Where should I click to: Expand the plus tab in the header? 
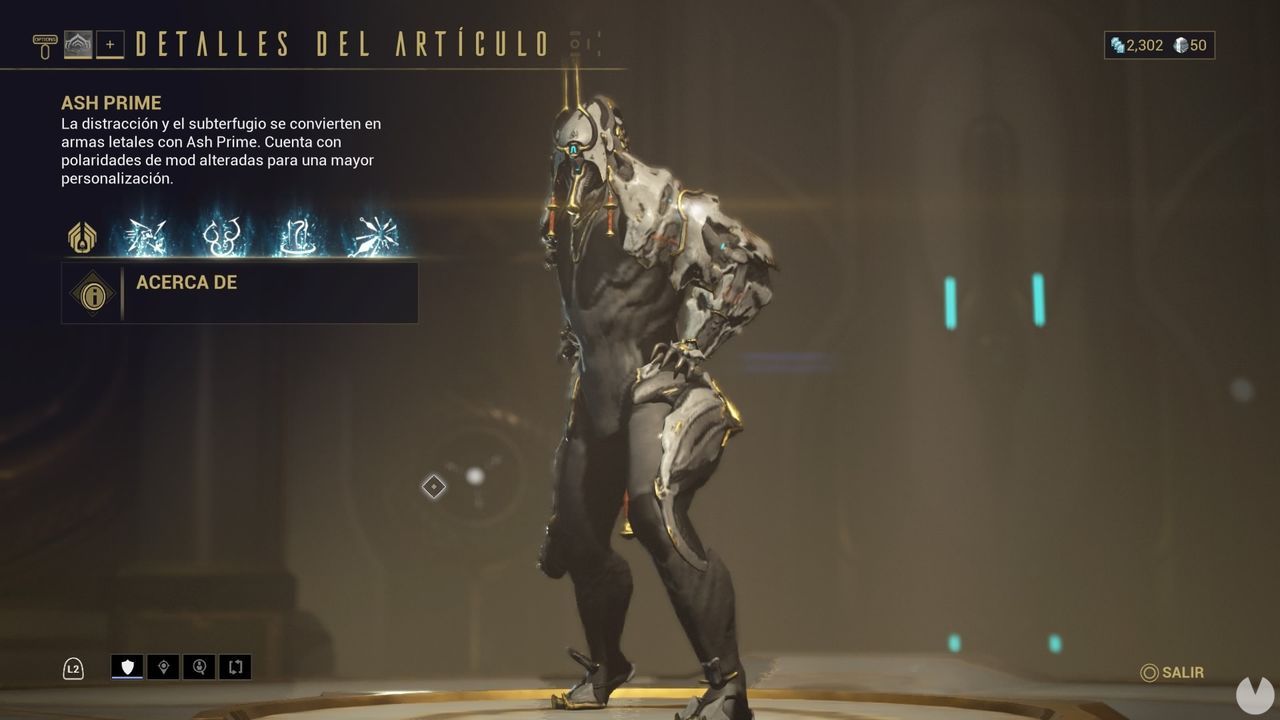[x=110, y=44]
